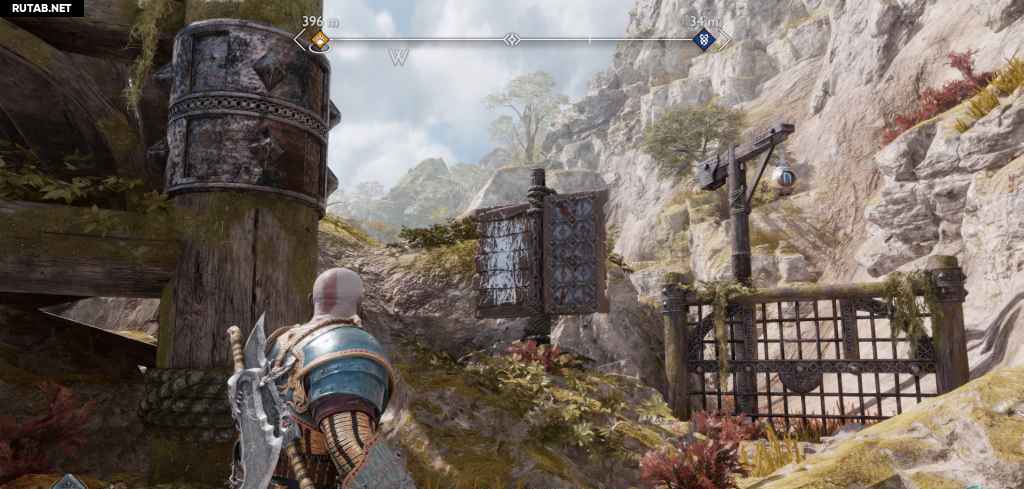
Task: Open the RUTAB.NET watermark link
Action: pyautogui.click(x=41, y=8)
